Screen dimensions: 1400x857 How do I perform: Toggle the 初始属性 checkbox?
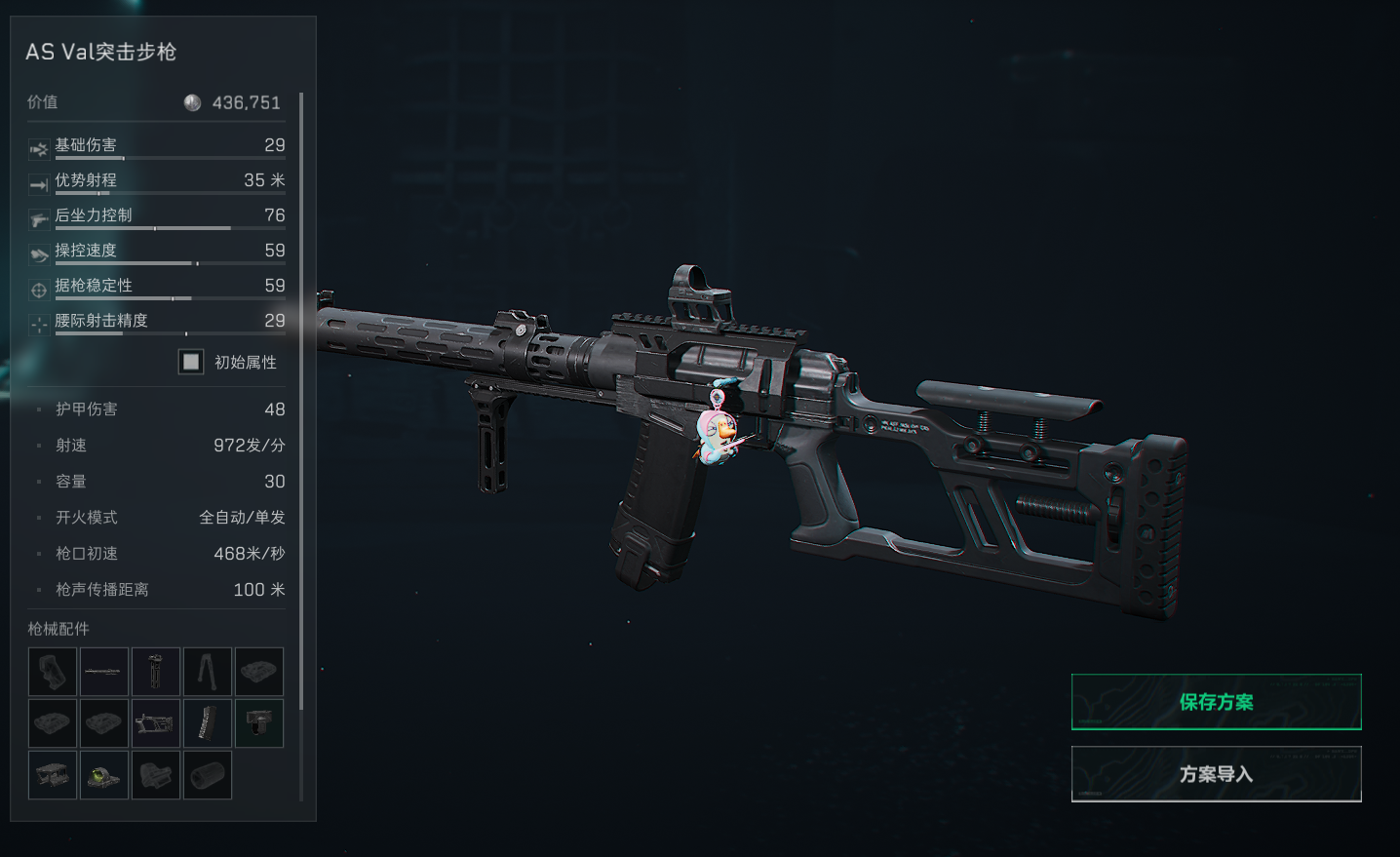click(x=191, y=362)
